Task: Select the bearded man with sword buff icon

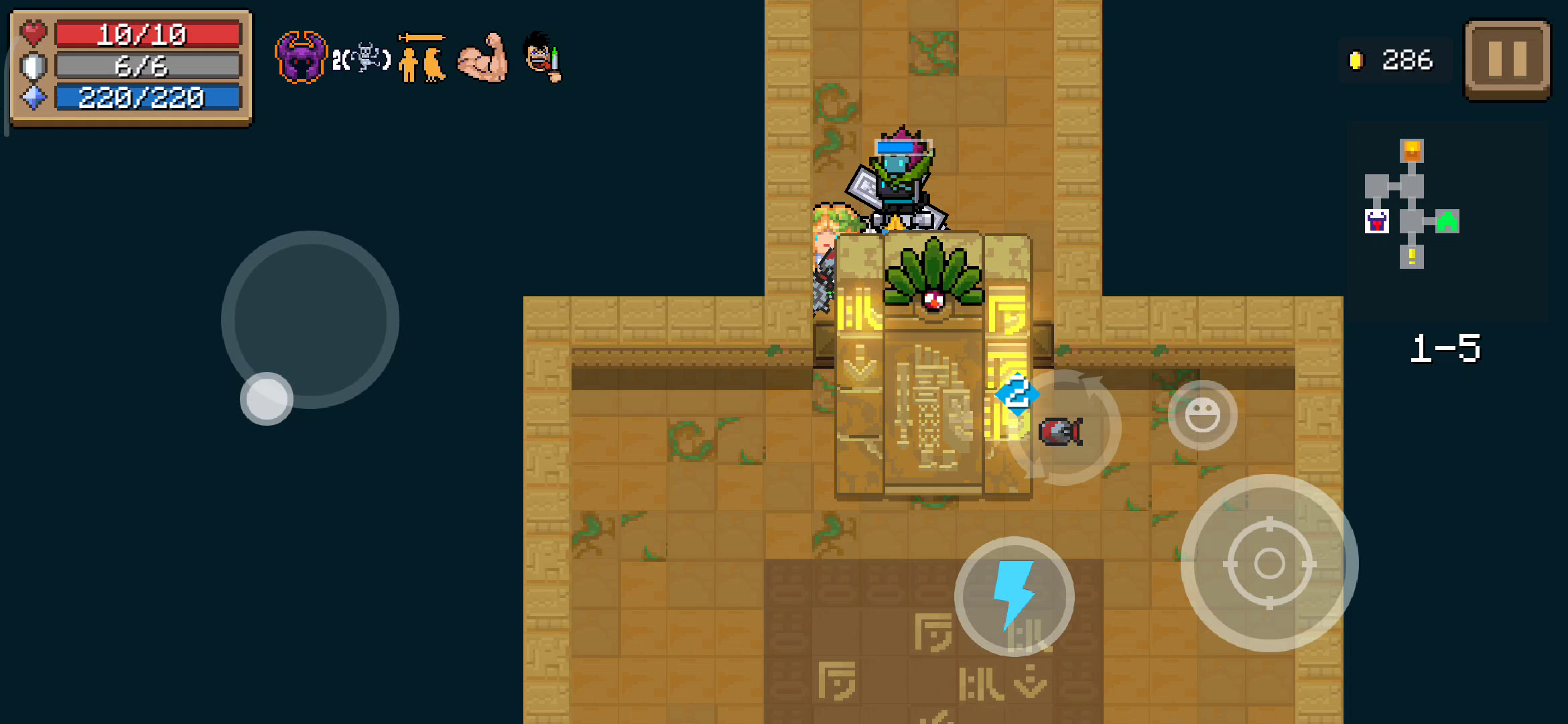Action: coord(542,58)
